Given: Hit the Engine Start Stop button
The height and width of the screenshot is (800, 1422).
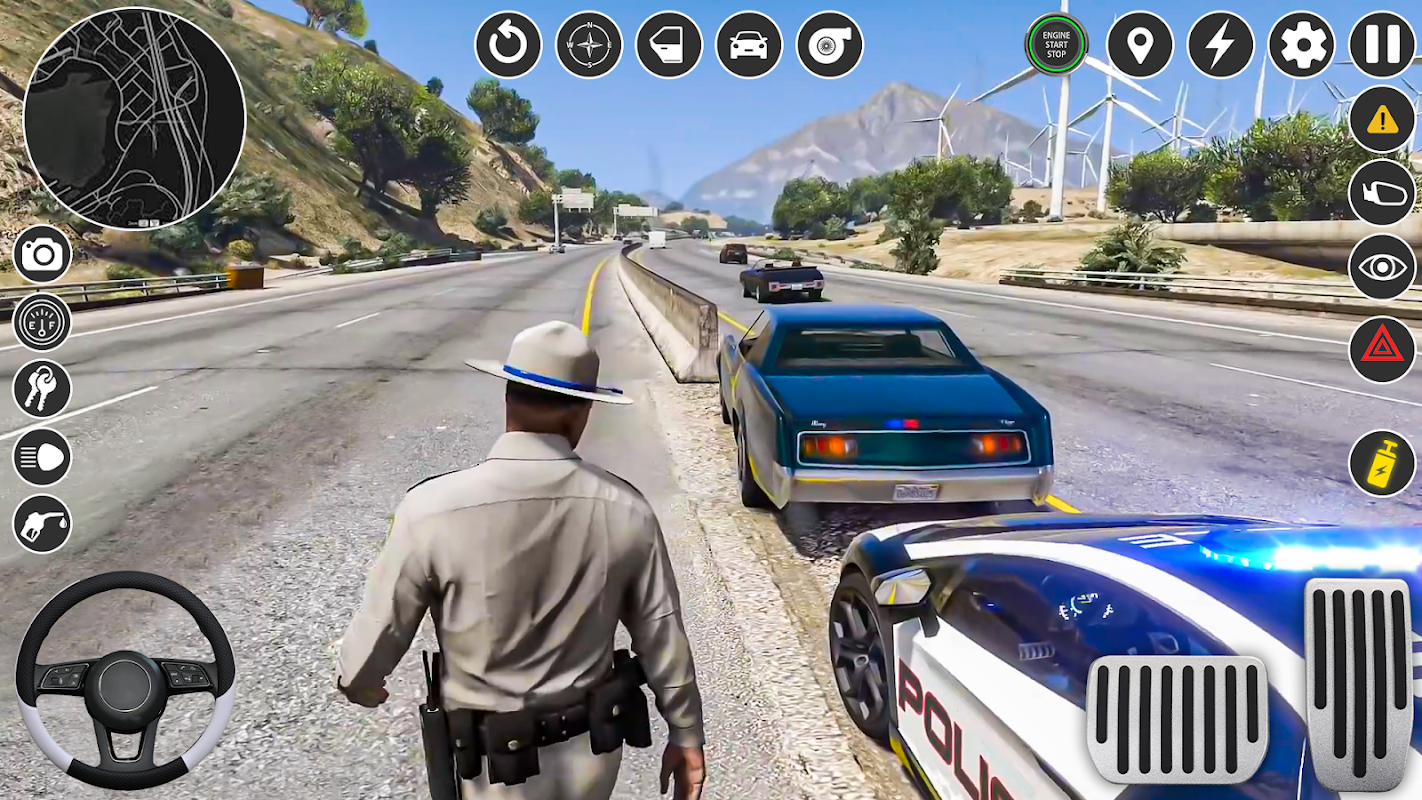Looking at the screenshot, I should point(1056,45).
